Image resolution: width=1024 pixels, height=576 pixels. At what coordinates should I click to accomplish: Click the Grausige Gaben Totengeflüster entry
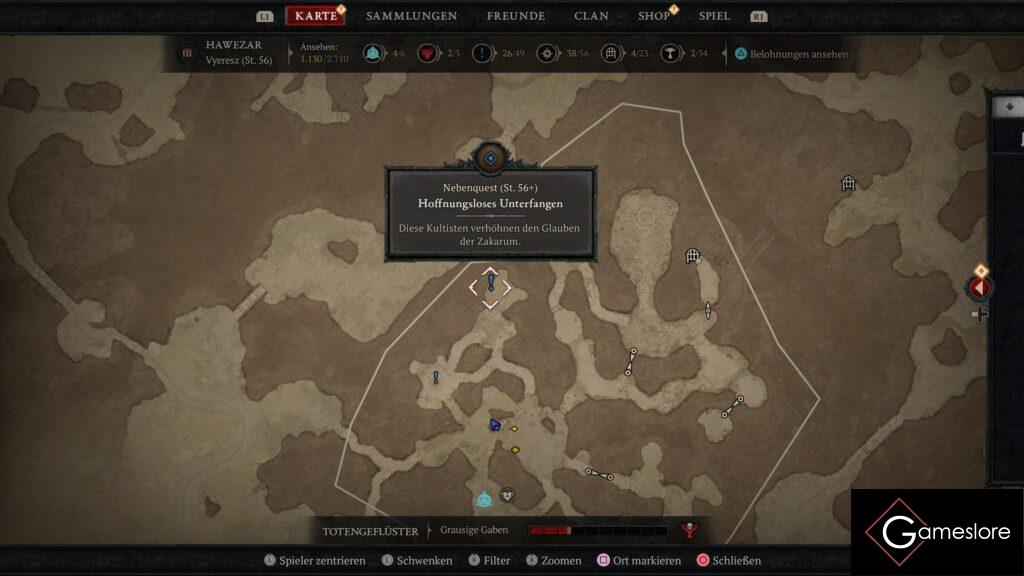pyautogui.click(x=474, y=530)
